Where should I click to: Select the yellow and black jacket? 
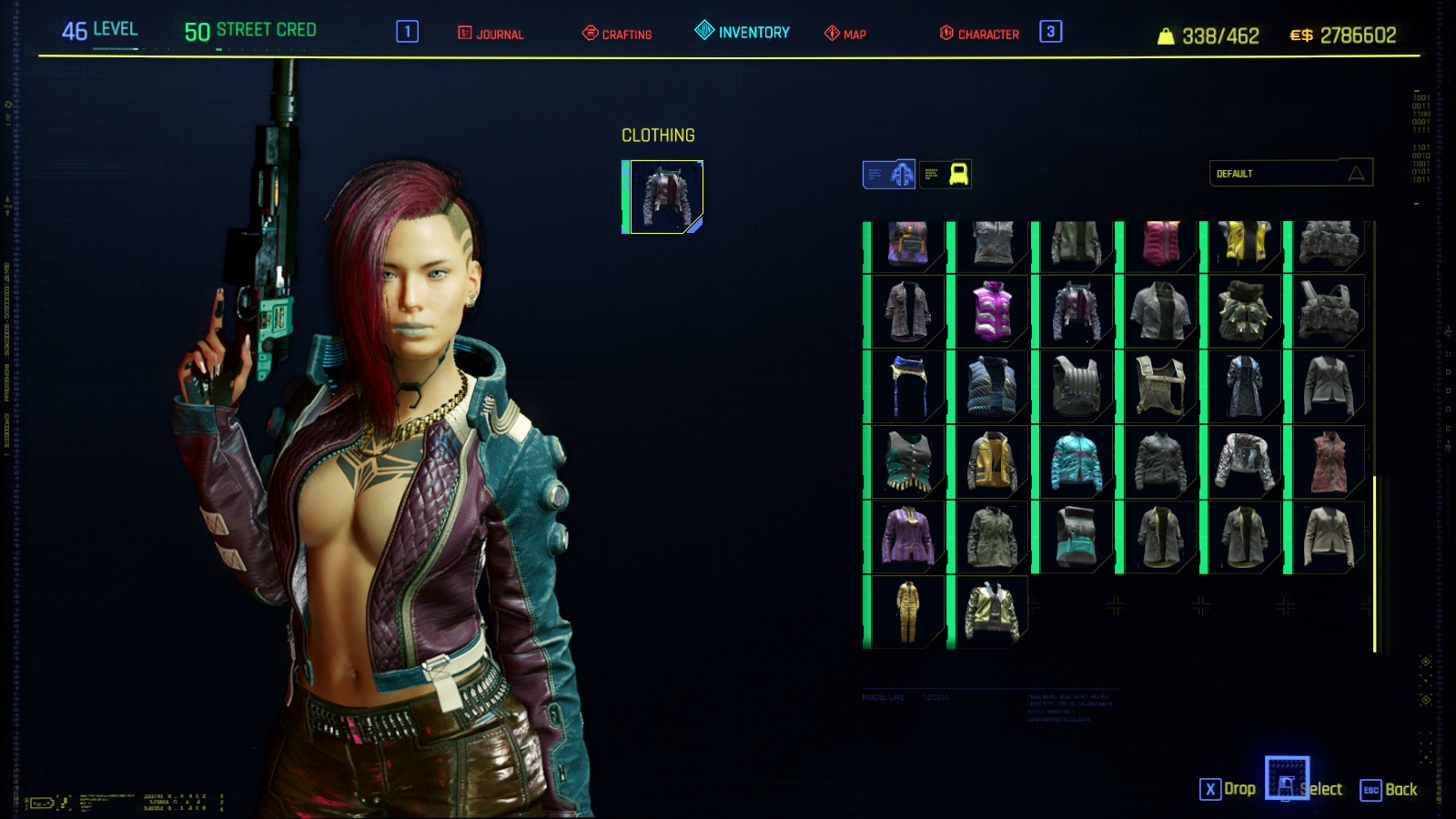1245,244
